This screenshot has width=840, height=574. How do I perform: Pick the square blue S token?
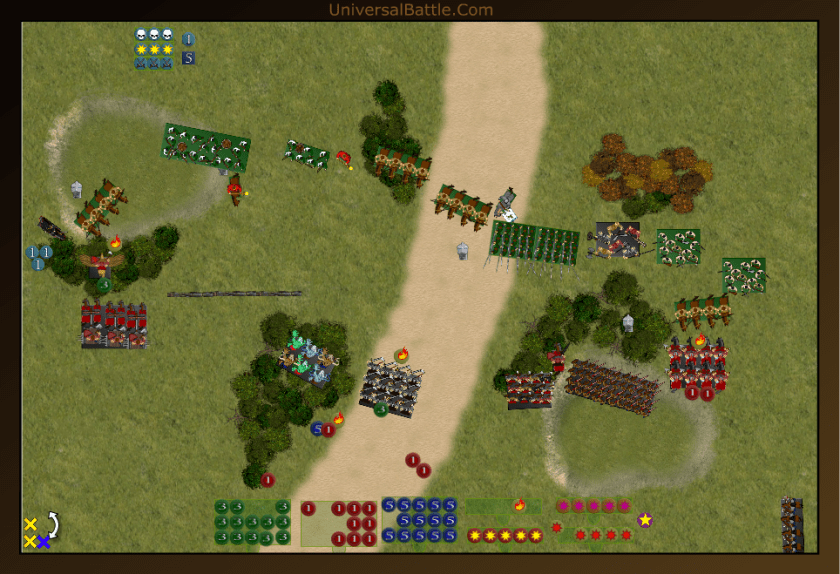coord(188,58)
